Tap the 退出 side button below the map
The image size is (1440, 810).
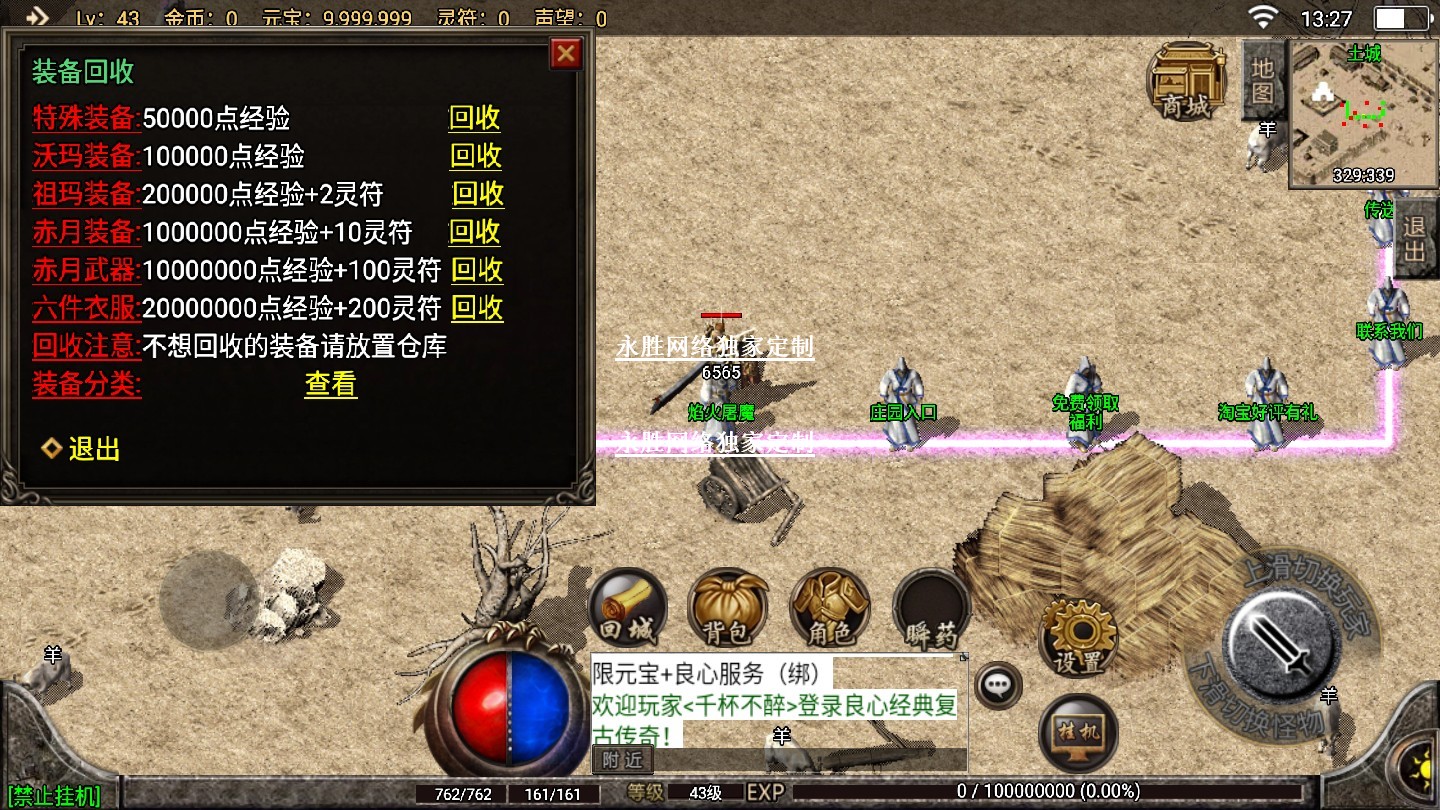pyautogui.click(x=1413, y=238)
